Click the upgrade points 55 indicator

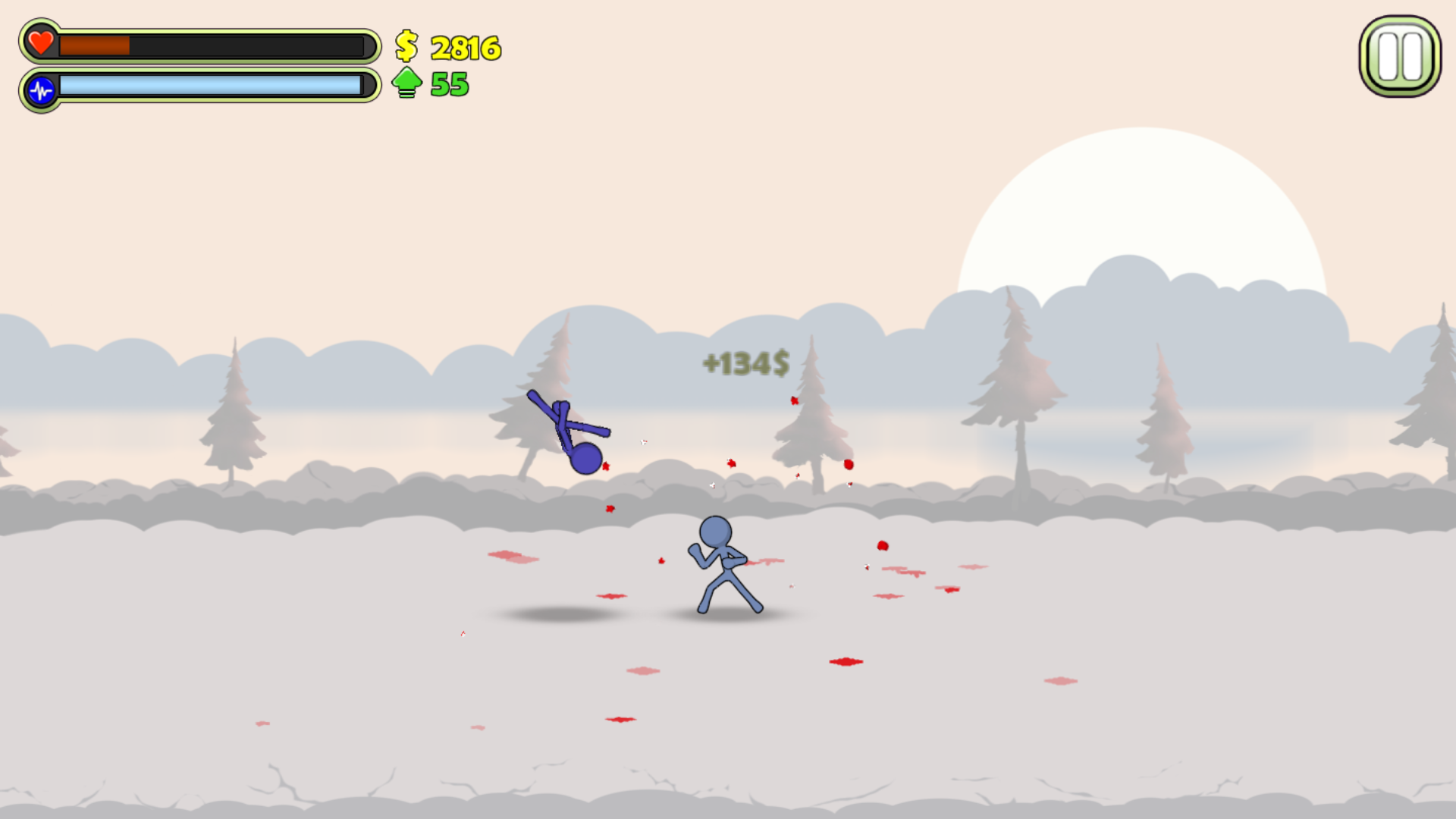point(450,83)
